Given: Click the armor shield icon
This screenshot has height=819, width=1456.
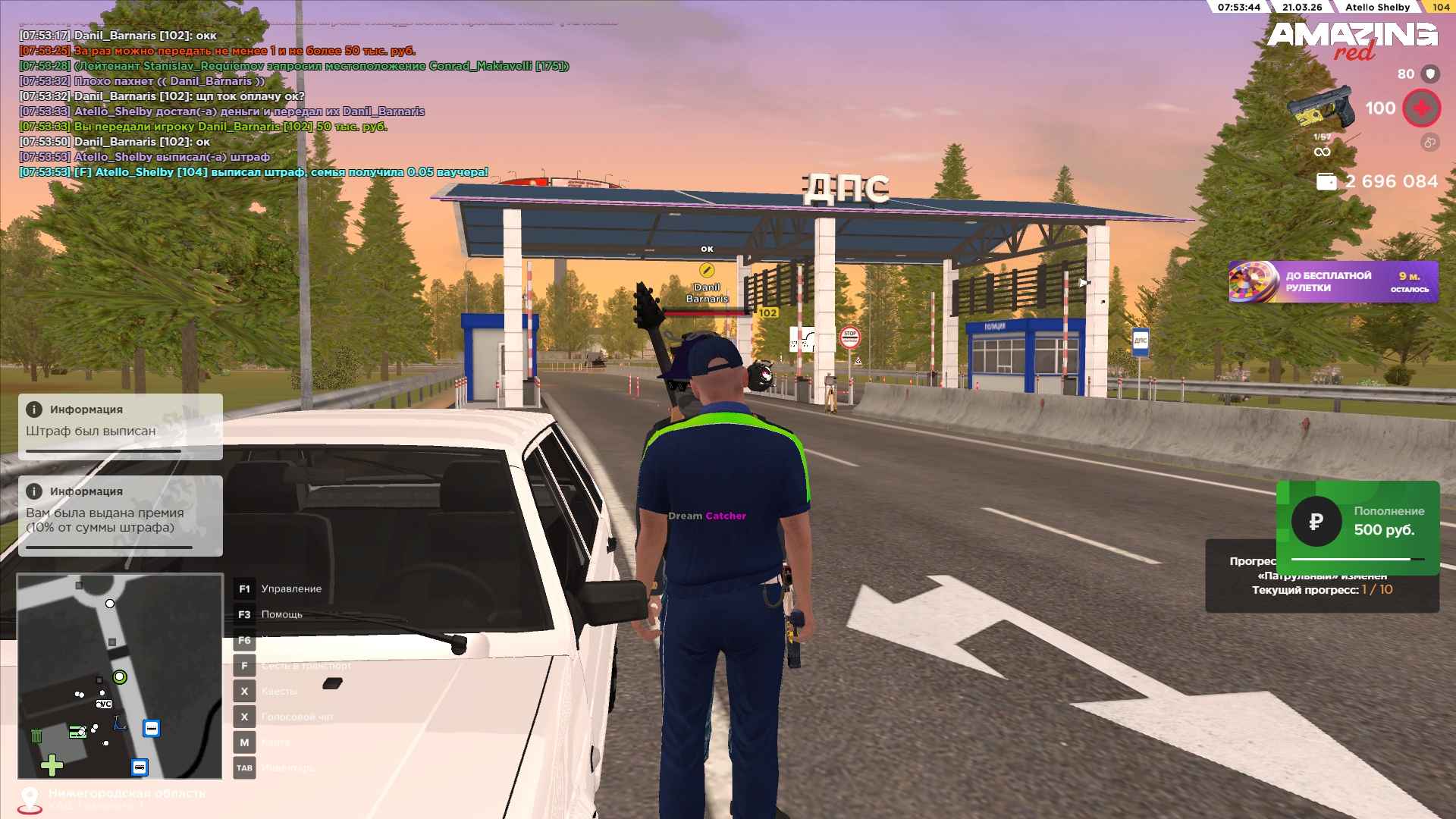Looking at the screenshot, I should pyautogui.click(x=1430, y=74).
